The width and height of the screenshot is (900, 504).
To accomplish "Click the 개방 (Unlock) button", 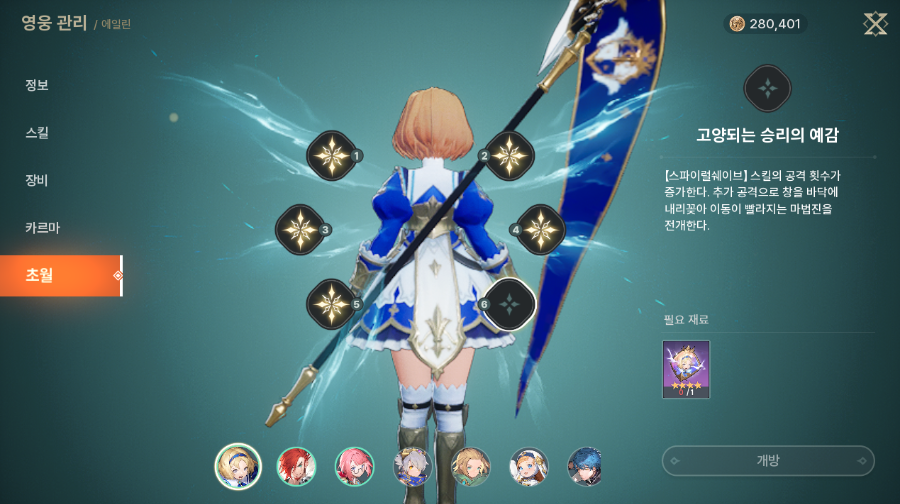I will [x=768, y=461].
